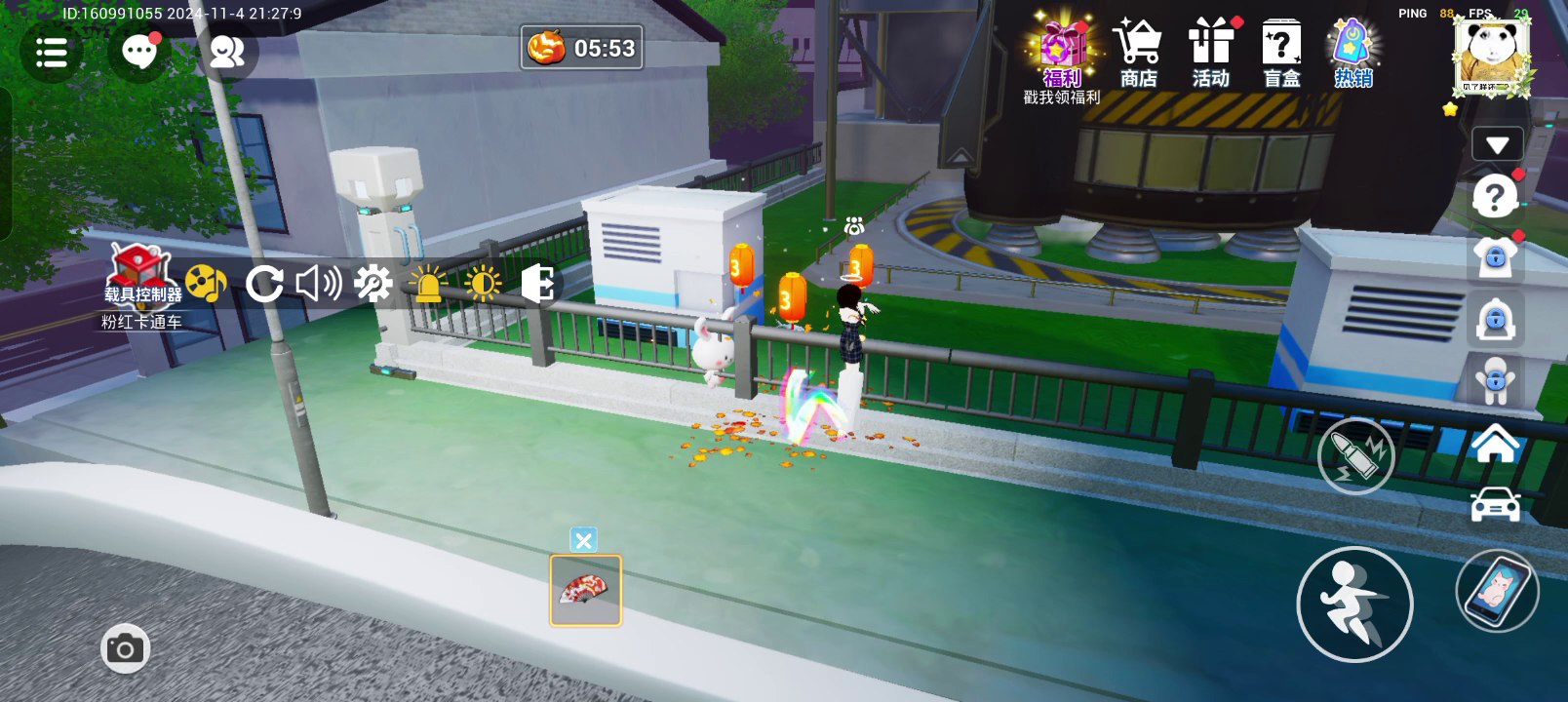
Task: Select the red folding fan item slot
Action: coord(585,591)
